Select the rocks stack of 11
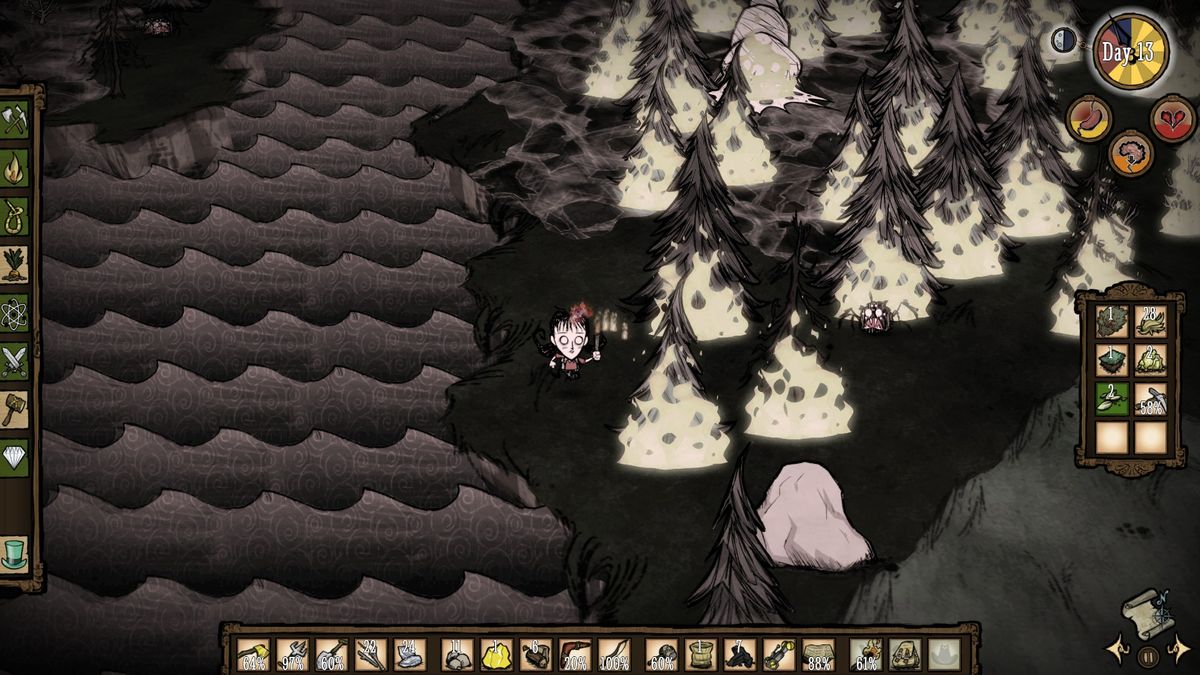This screenshot has height=675, width=1200. 457,653
